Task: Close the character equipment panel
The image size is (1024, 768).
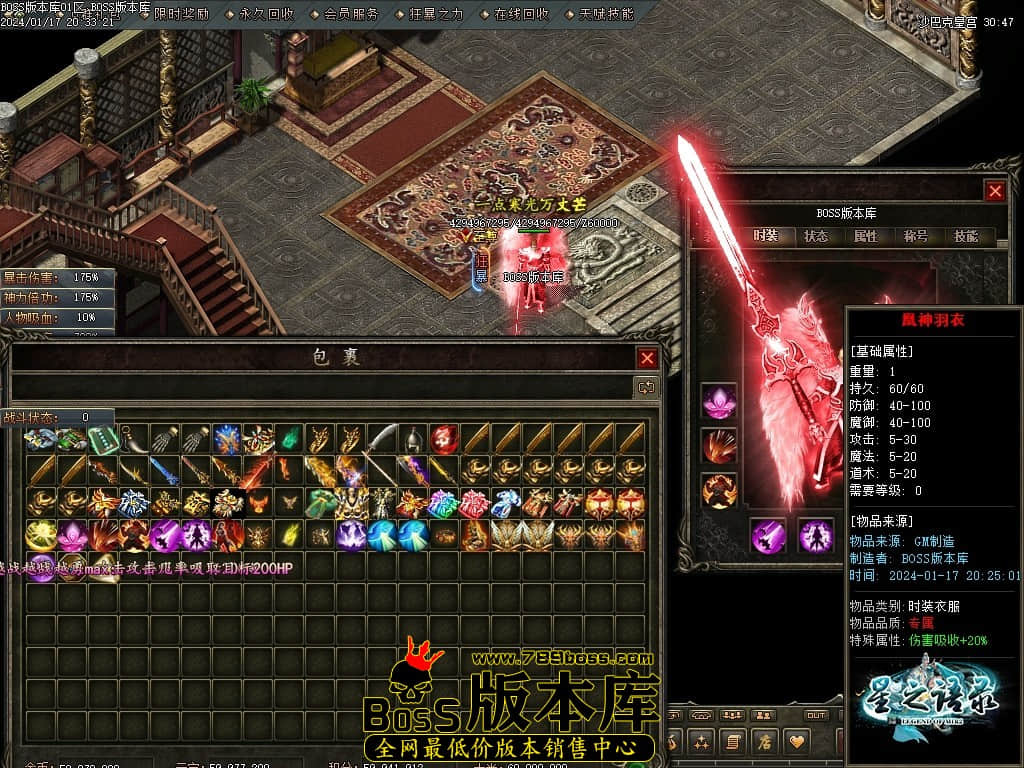Action: pos(995,191)
